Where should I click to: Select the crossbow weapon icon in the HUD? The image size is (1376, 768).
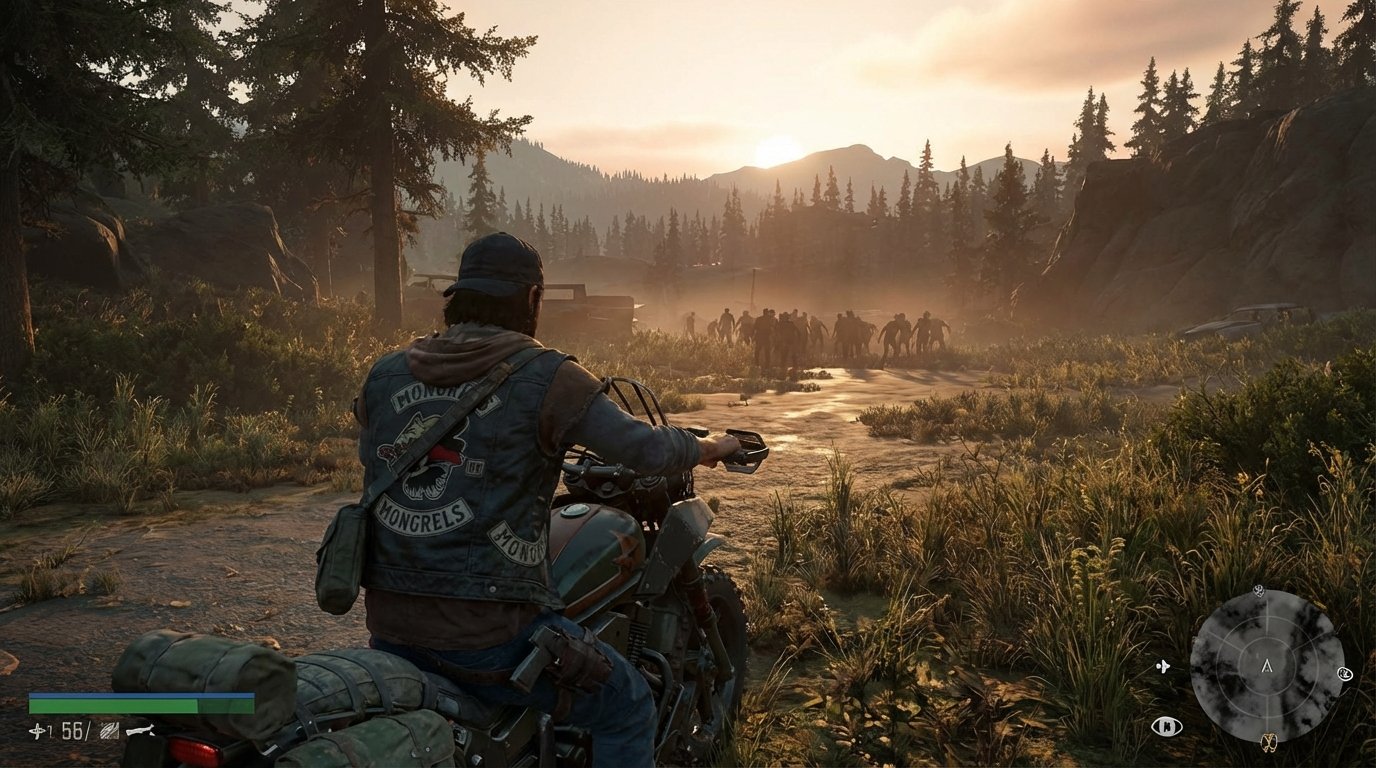point(140,730)
